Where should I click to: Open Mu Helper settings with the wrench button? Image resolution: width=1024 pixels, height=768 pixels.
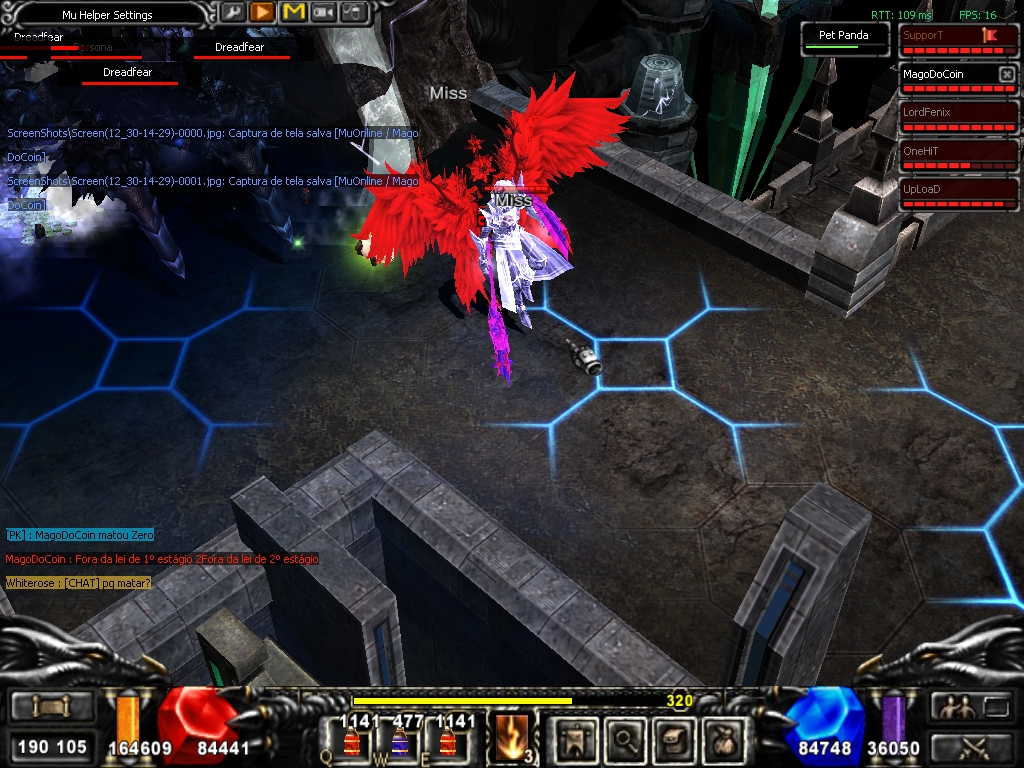pos(232,12)
